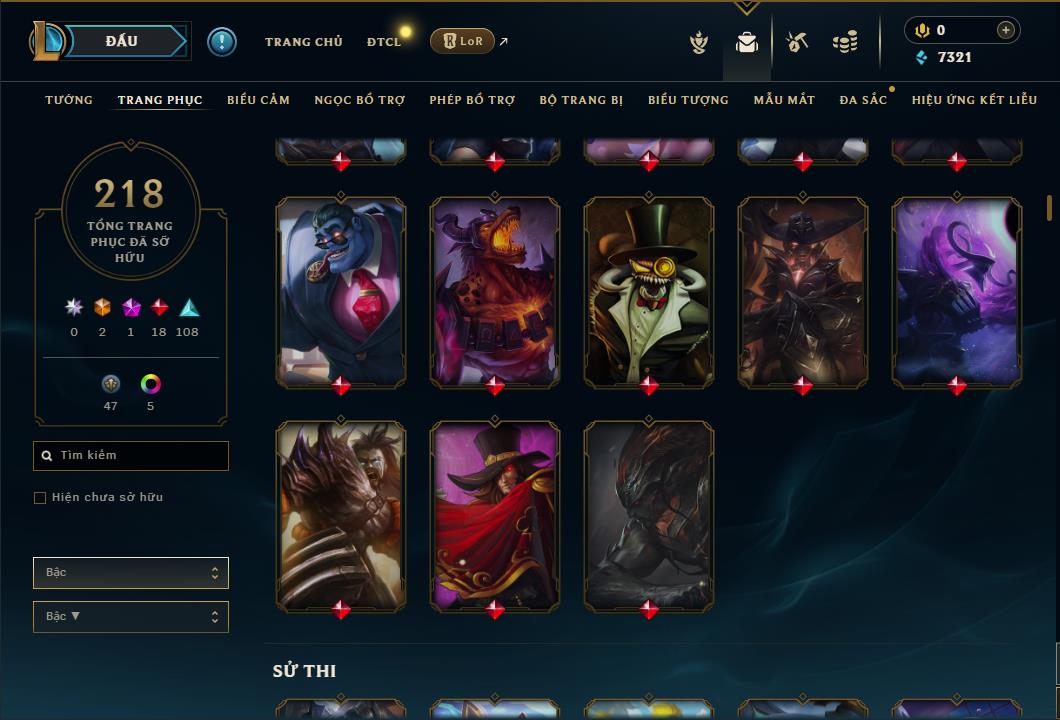Click the Tìm kiếm search field

(131, 456)
